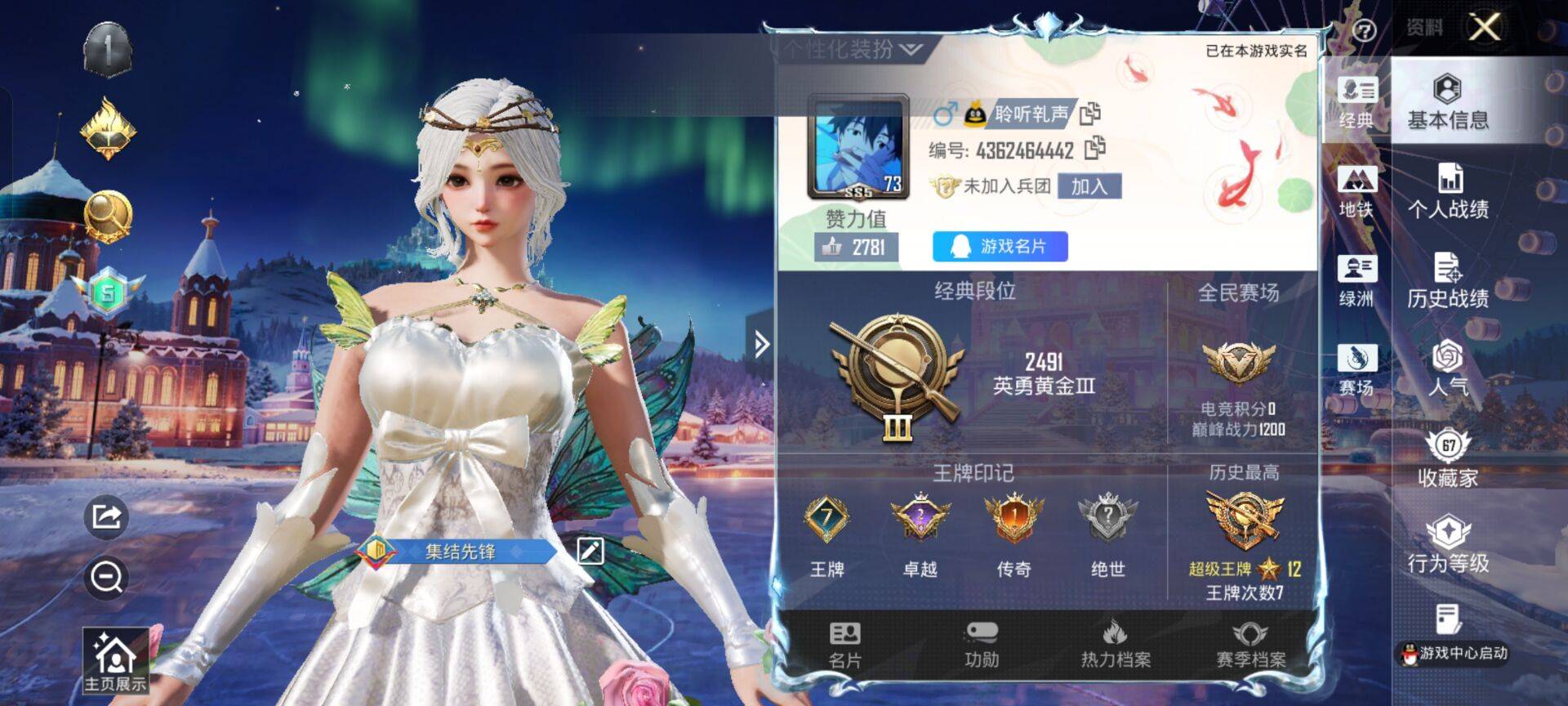This screenshot has width=1568, height=706.
Task: Open the 赛季档案 season archive
Action: click(1250, 646)
